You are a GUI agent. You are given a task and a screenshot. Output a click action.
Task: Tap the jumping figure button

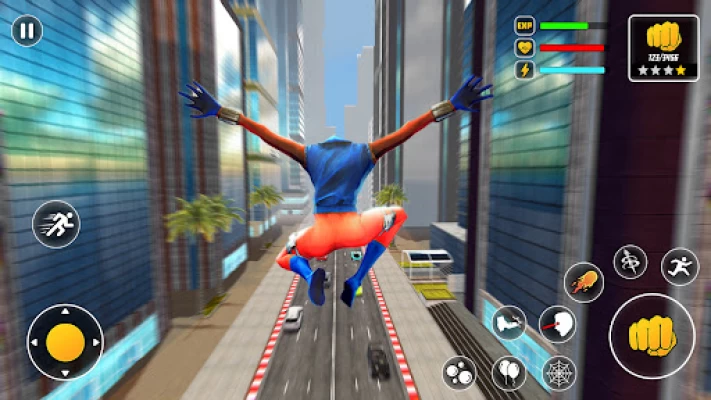tap(679, 267)
